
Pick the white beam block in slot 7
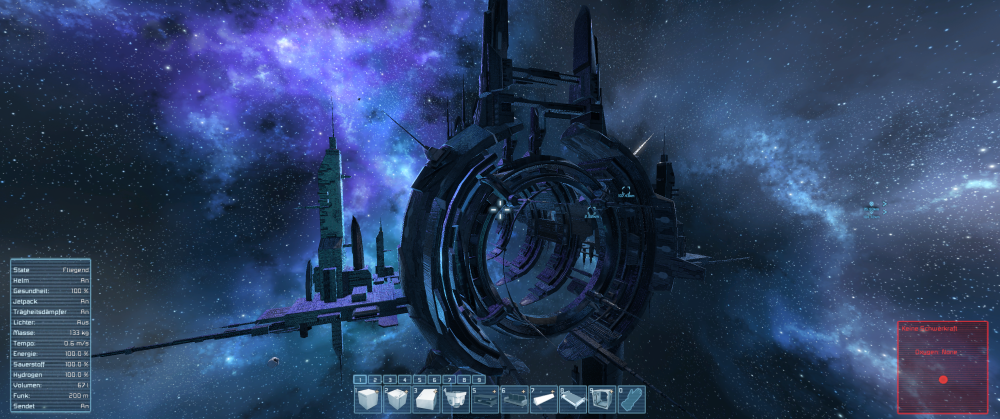(543, 399)
